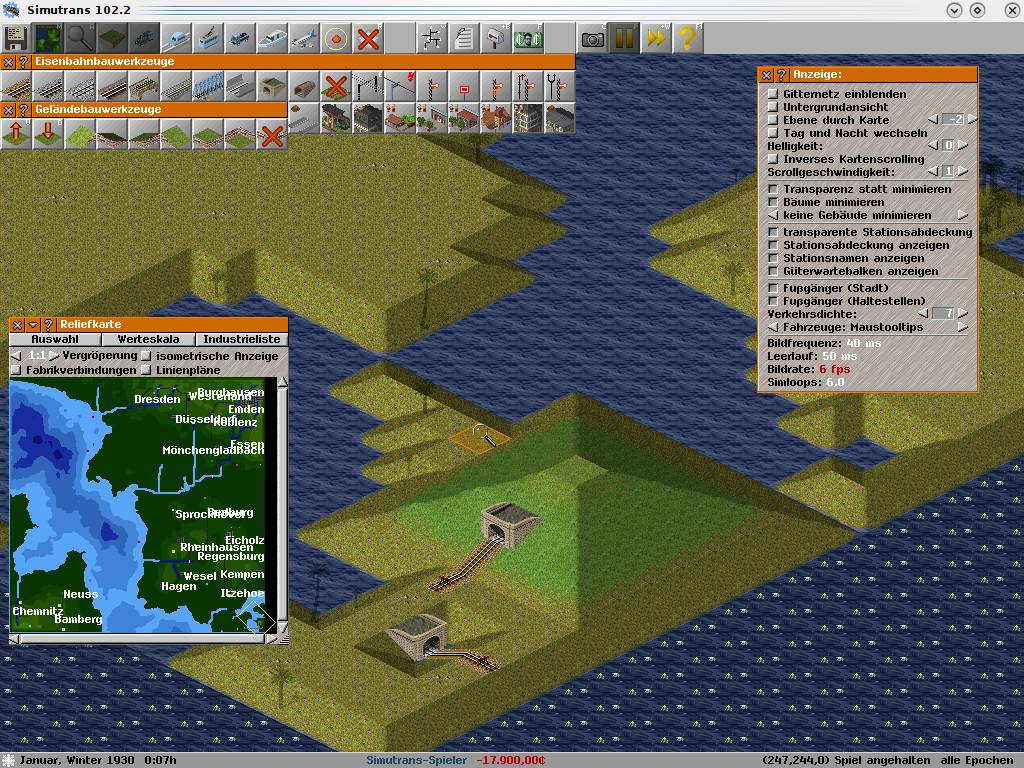This screenshot has width=1024, height=768.
Task: Open help via the yellow question mark
Action: tap(687, 39)
